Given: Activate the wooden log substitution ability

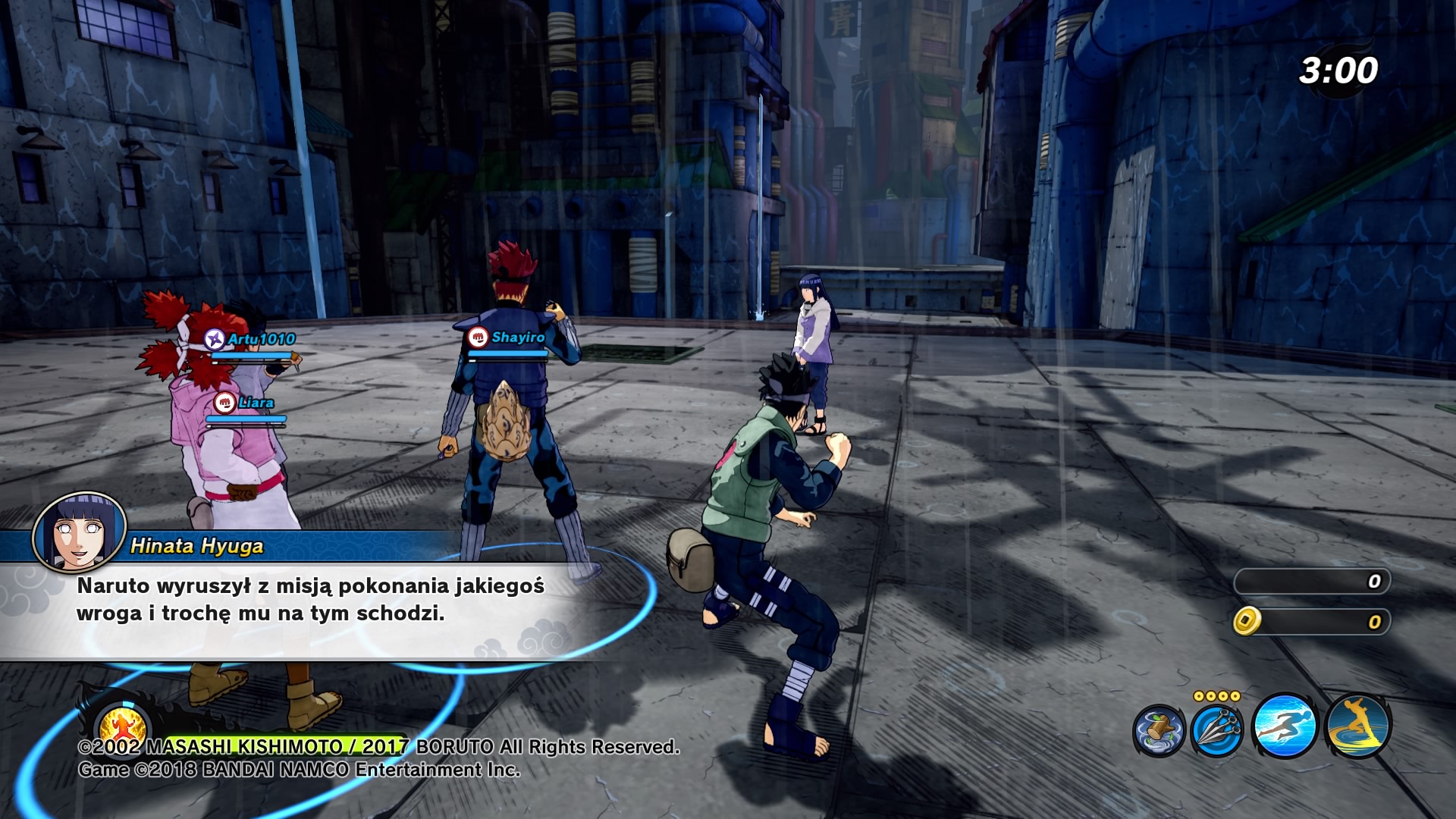Looking at the screenshot, I should click(1159, 731).
